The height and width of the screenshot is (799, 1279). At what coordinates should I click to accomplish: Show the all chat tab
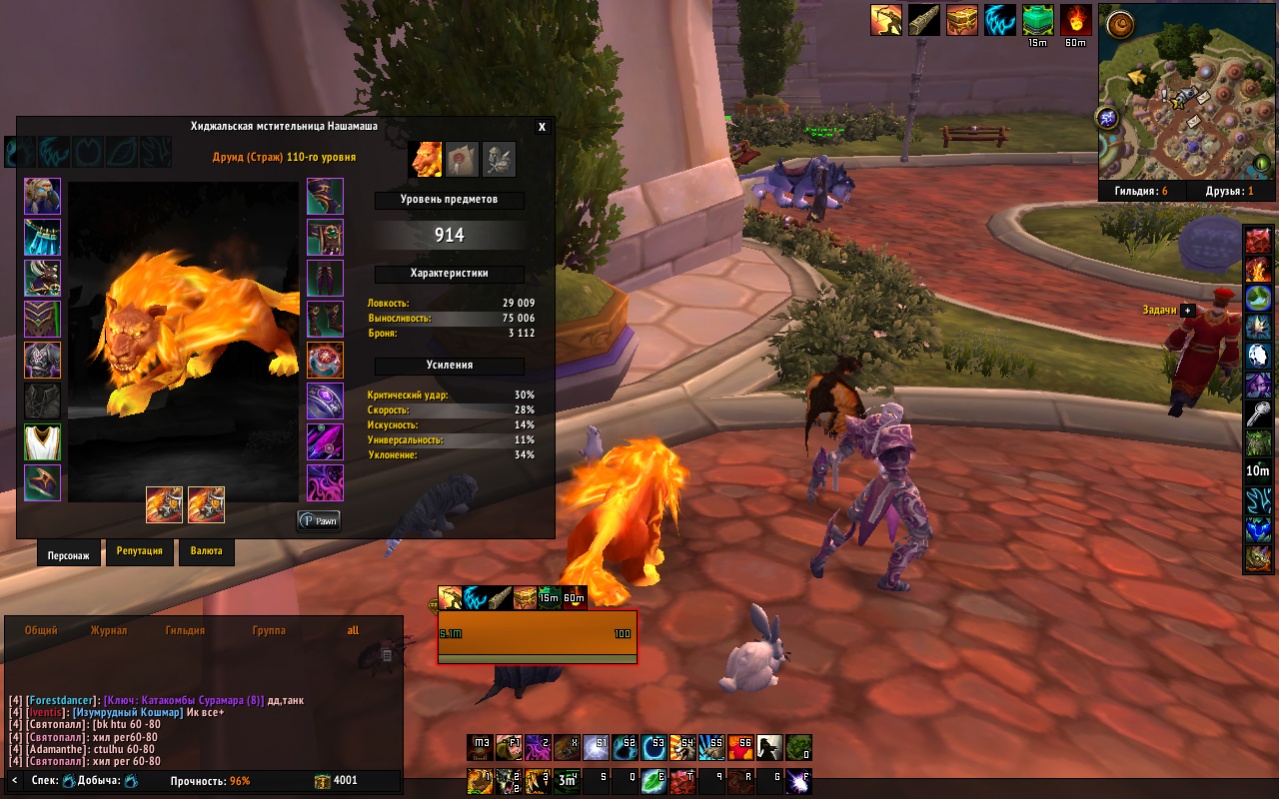click(353, 631)
